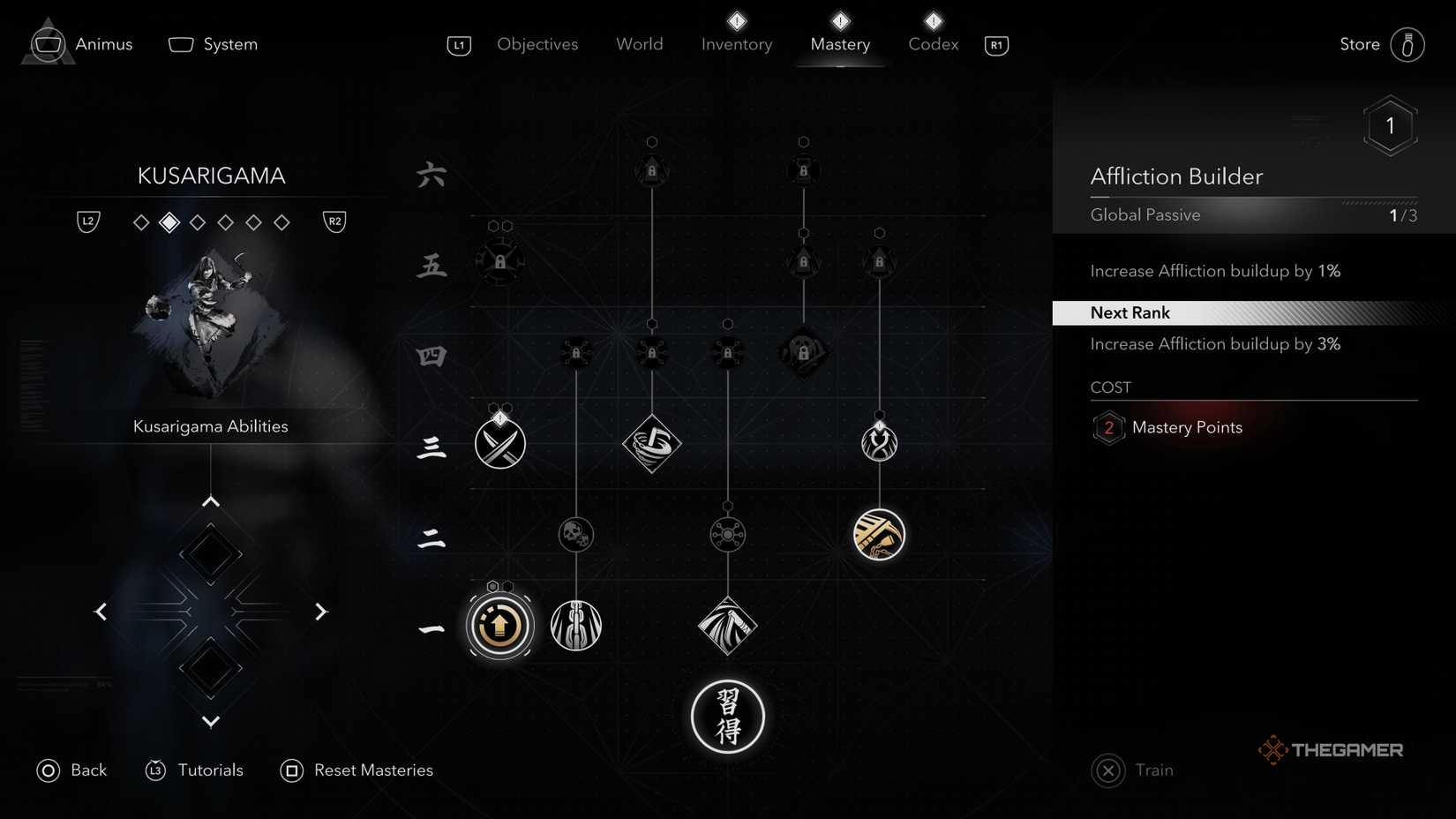Open the Inventory tab
Image resolution: width=1456 pixels, height=819 pixels.
735,44
